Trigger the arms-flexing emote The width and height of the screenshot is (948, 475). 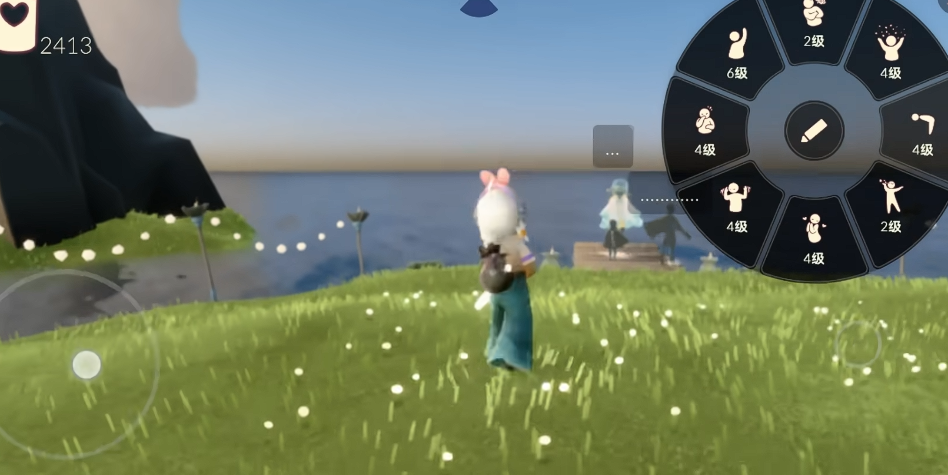point(737,205)
